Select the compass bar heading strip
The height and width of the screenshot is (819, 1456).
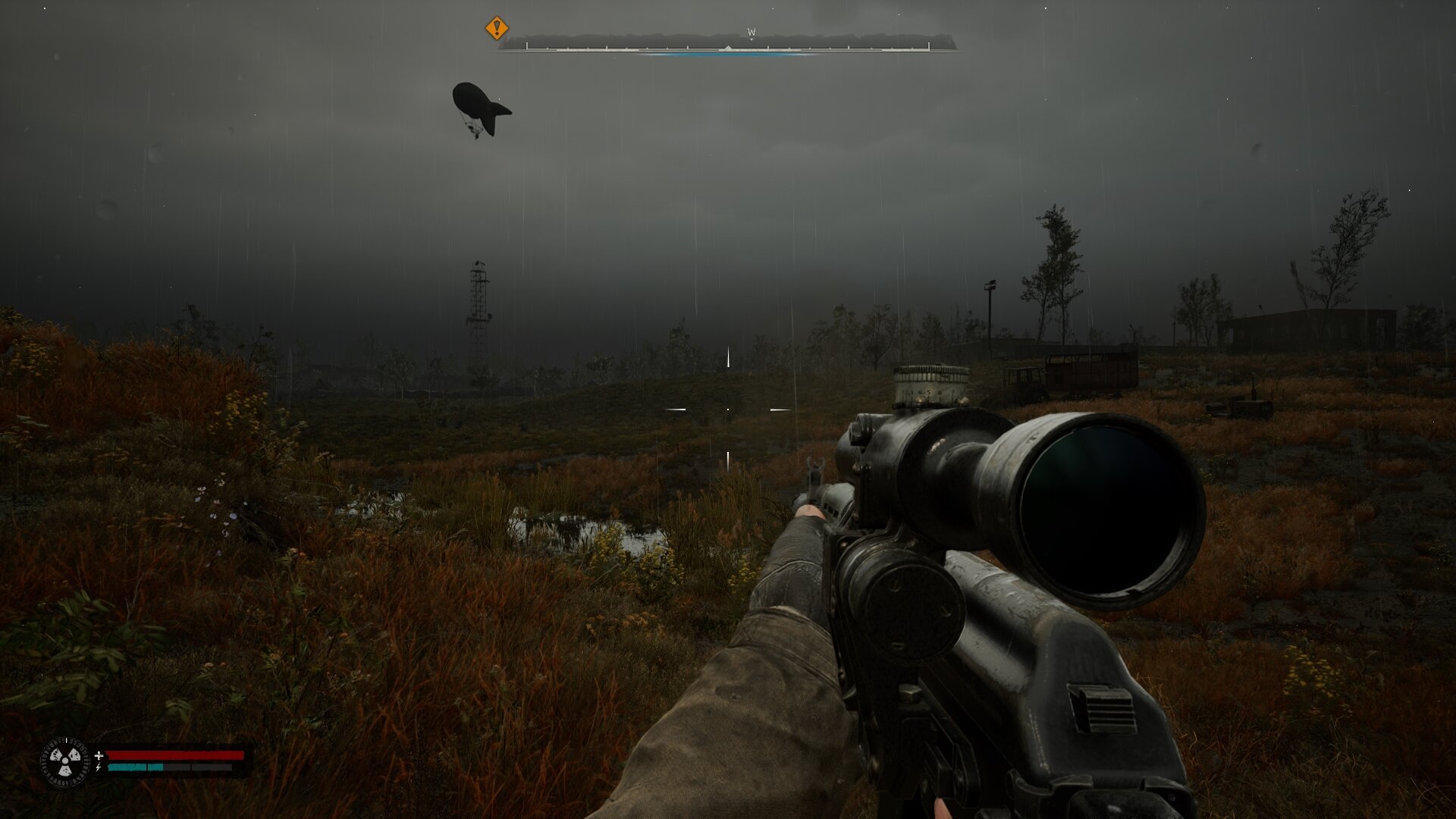727,44
